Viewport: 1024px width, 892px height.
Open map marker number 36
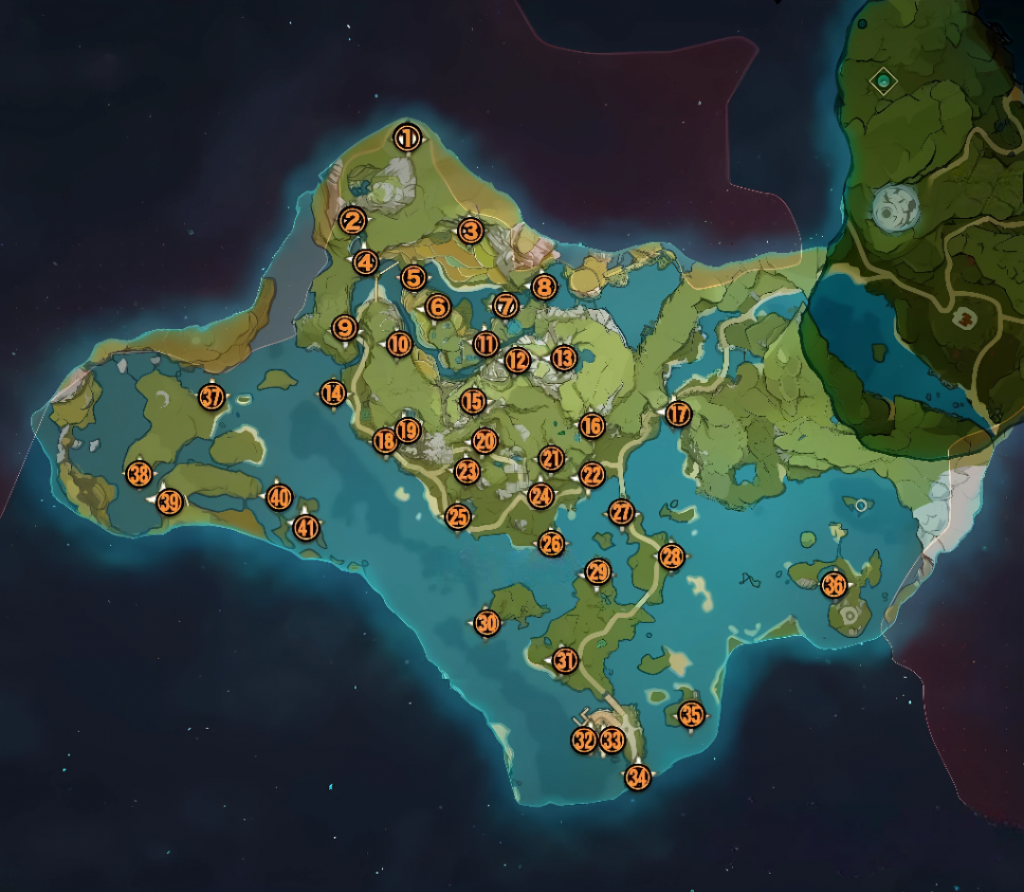point(833,585)
